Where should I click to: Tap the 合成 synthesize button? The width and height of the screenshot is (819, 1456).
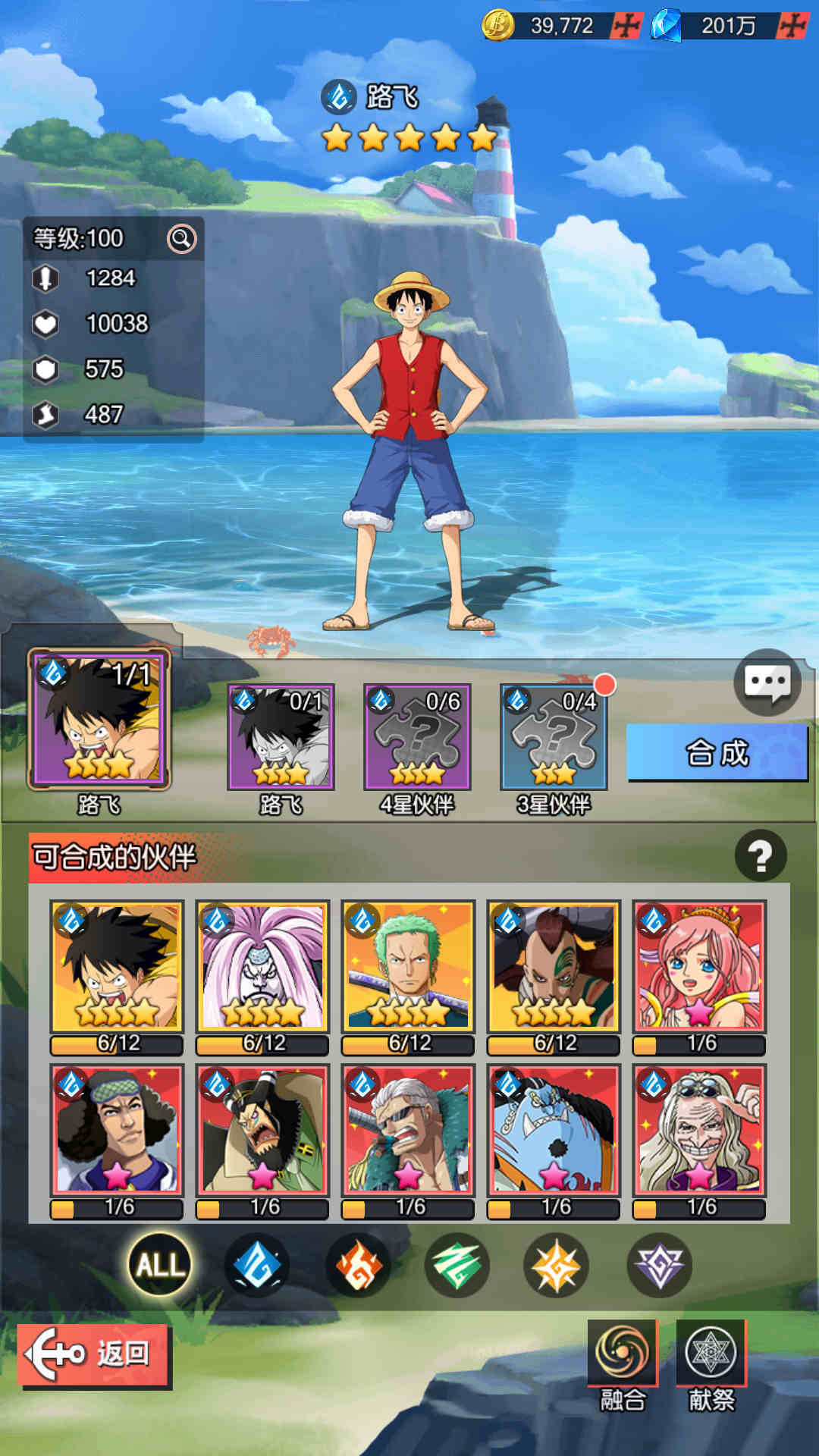pyautogui.click(x=717, y=752)
